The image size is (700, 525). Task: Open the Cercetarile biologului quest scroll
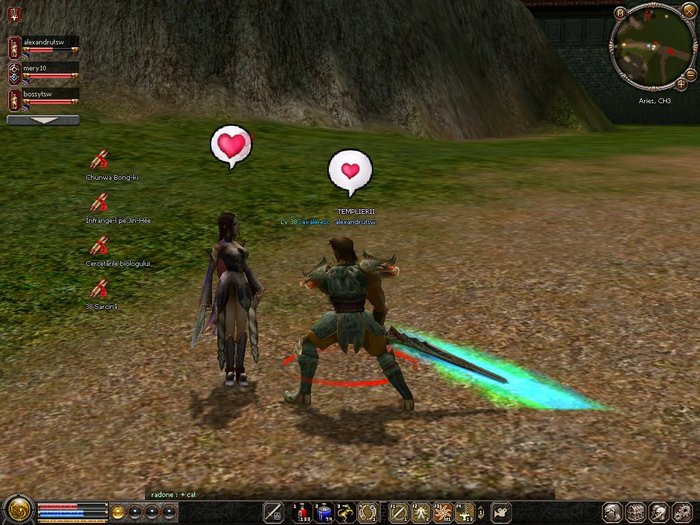tap(99, 245)
